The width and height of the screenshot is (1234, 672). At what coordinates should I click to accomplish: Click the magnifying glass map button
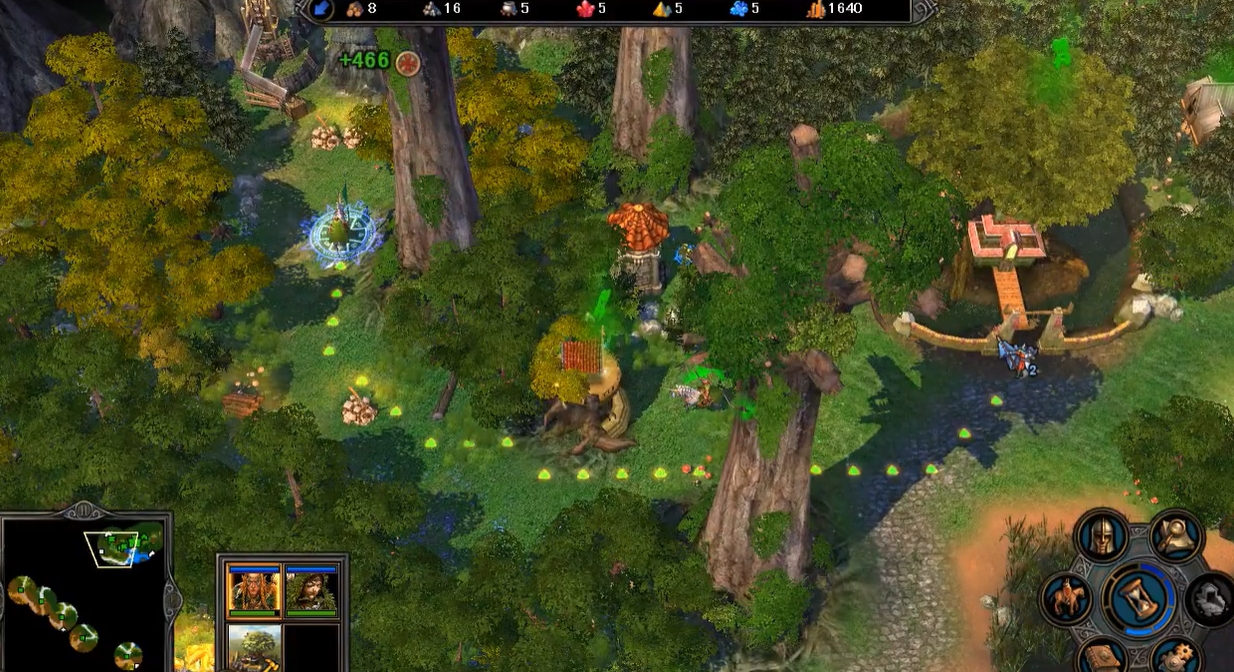coord(1175,537)
